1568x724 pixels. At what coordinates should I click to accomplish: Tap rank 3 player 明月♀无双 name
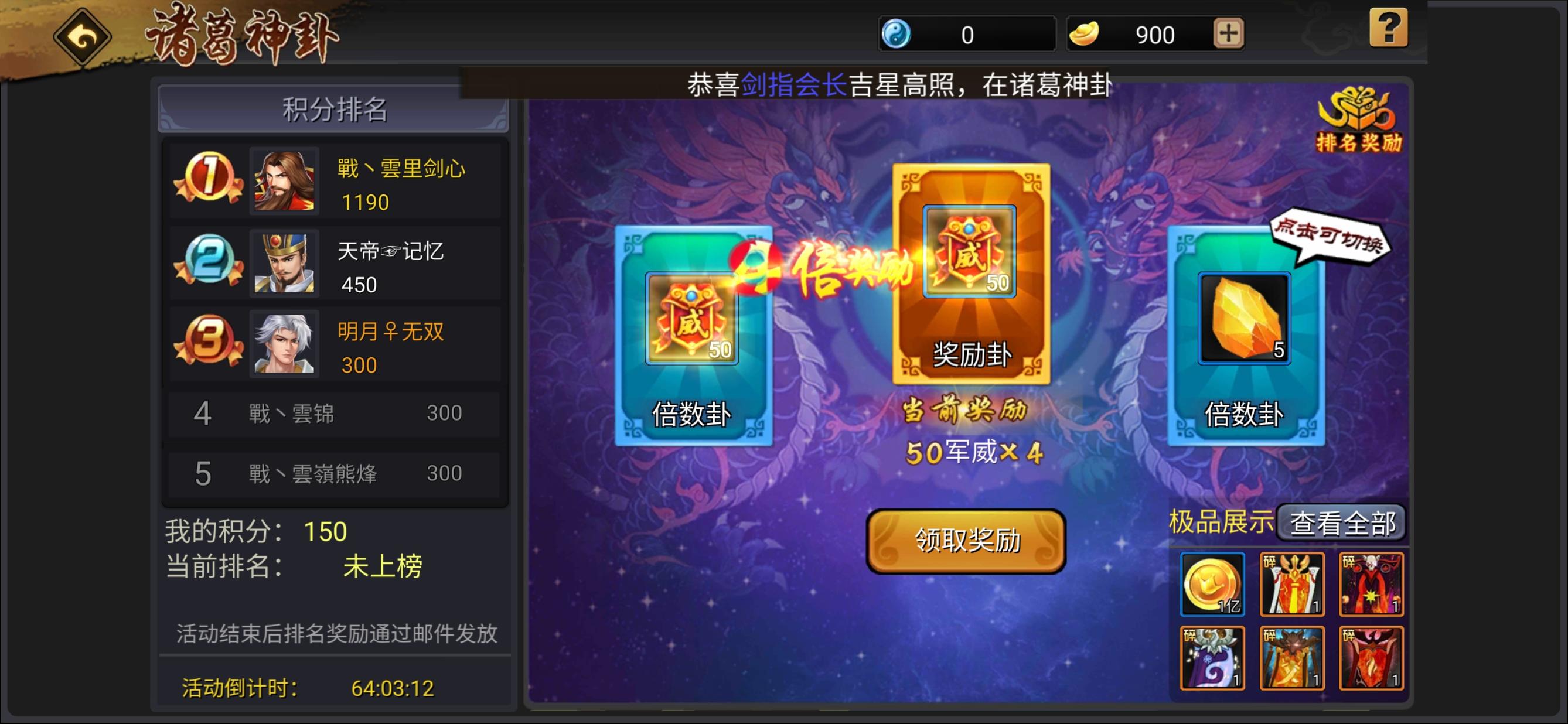coord(393,332)
